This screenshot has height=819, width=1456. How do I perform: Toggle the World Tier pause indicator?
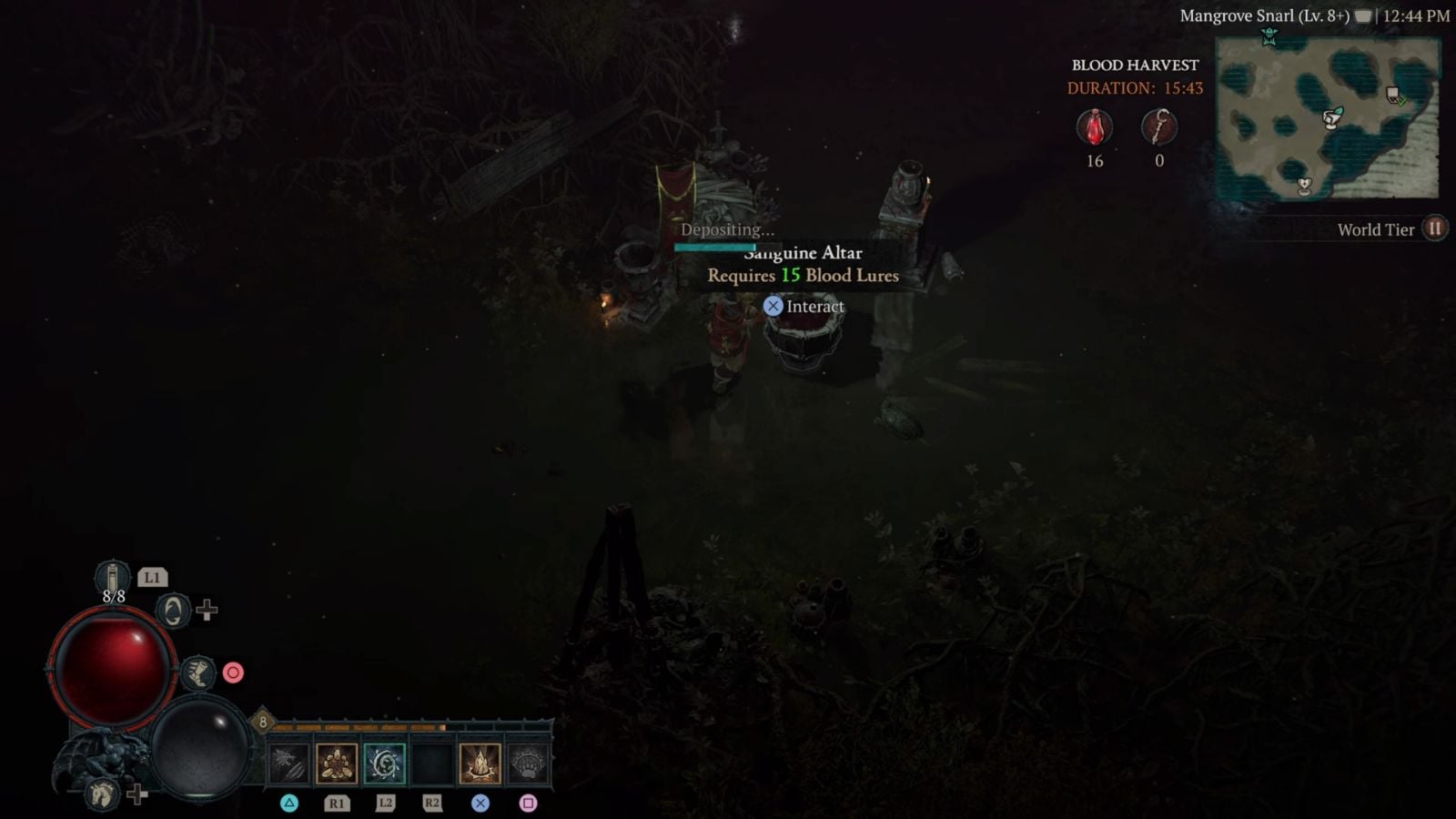tap(1435, 228)
